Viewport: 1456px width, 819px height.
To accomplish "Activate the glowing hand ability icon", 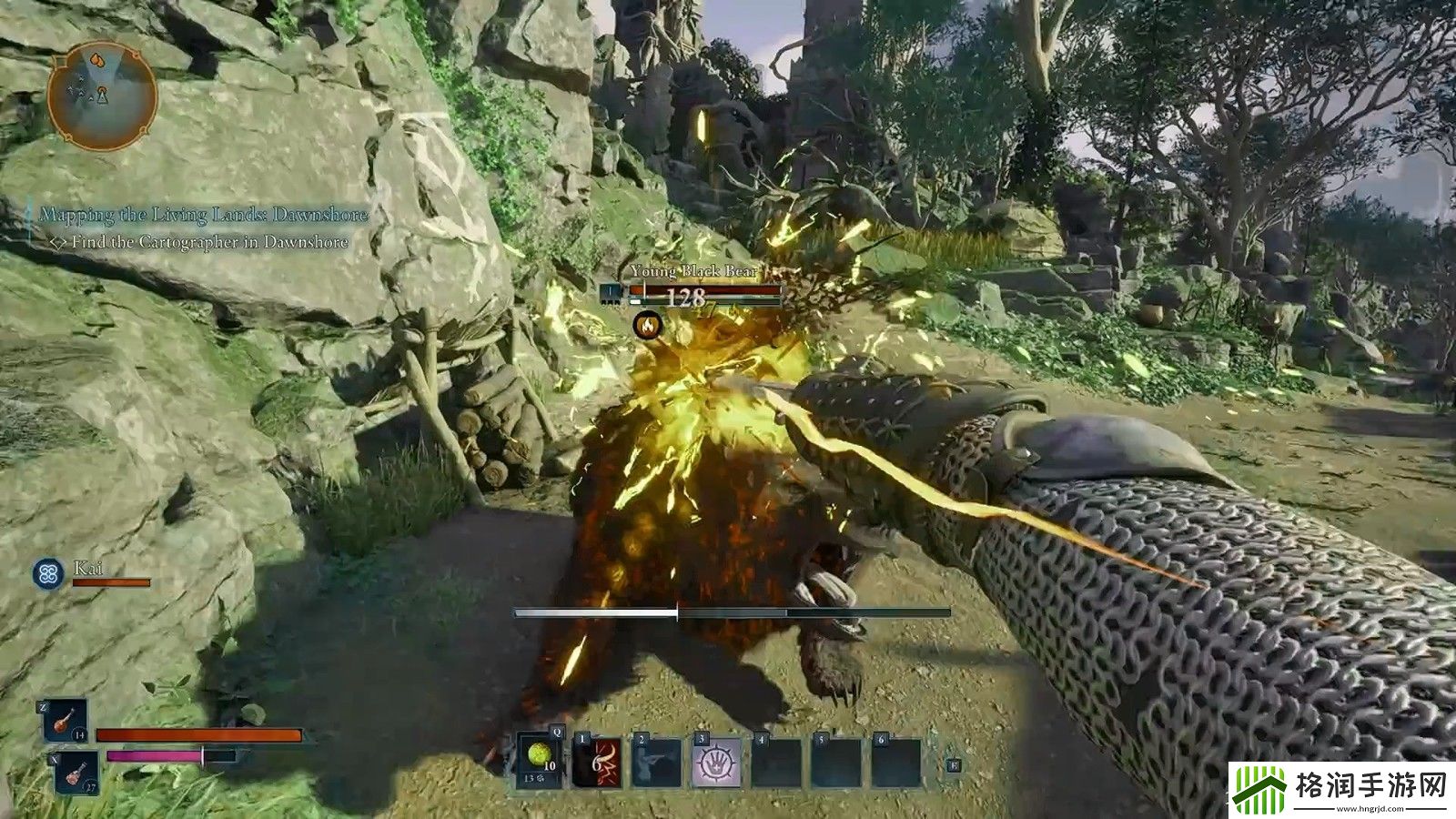I will tap(717, 763).
